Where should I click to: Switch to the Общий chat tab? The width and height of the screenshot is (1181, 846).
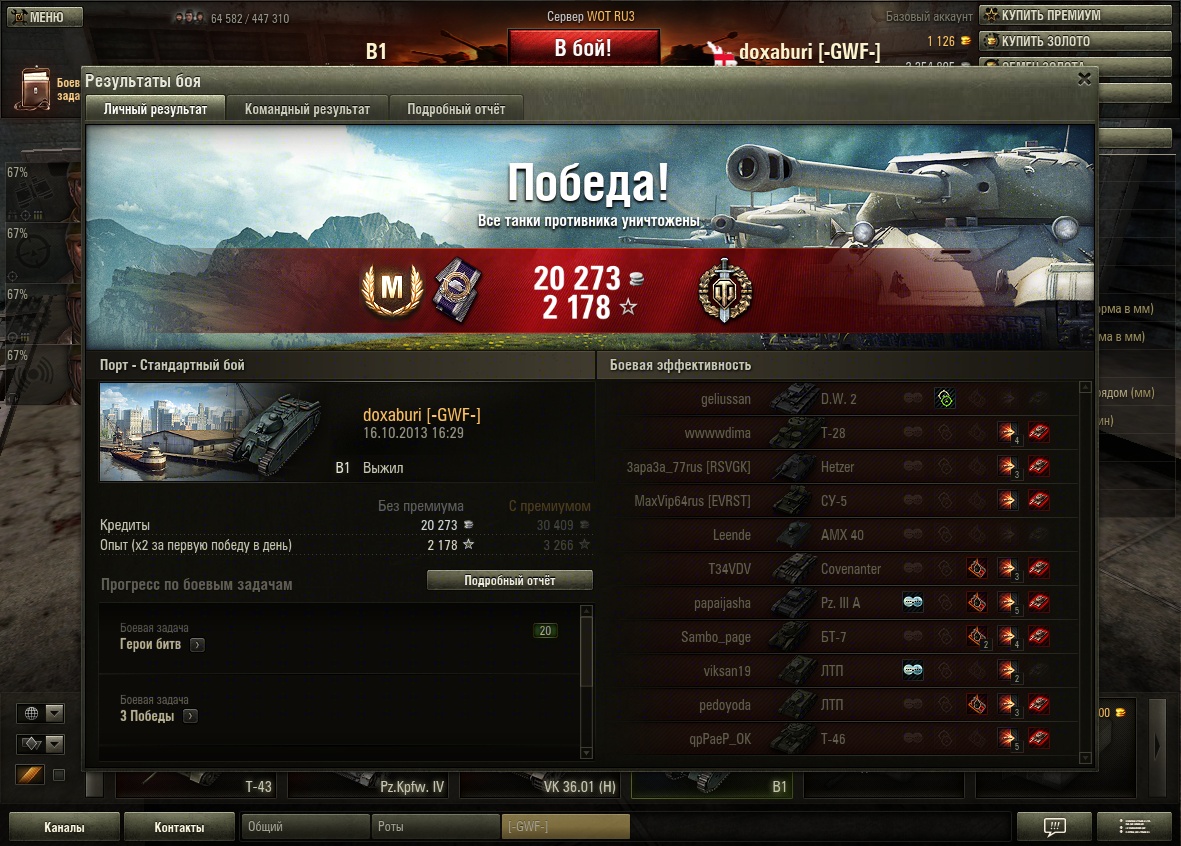coord(305,827)
